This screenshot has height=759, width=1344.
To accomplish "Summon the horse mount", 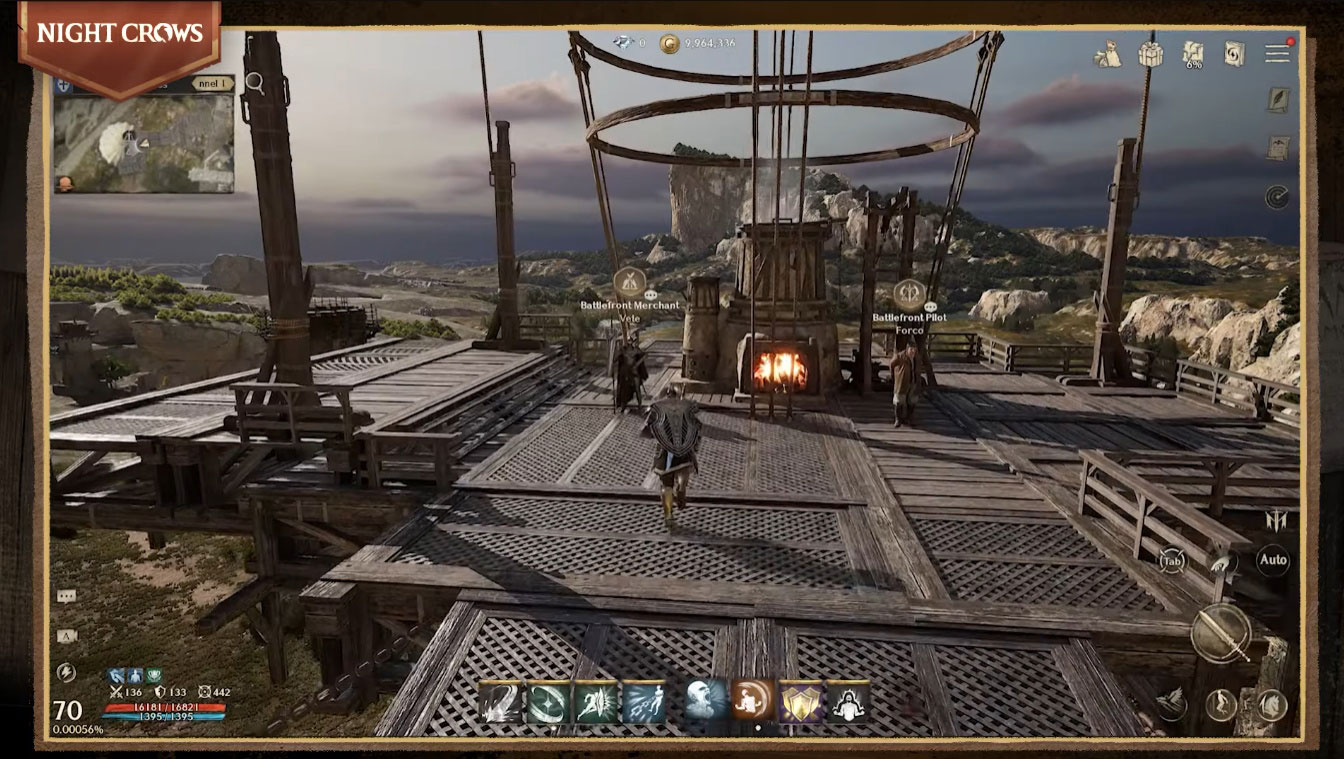I will tap(1272, 704).
